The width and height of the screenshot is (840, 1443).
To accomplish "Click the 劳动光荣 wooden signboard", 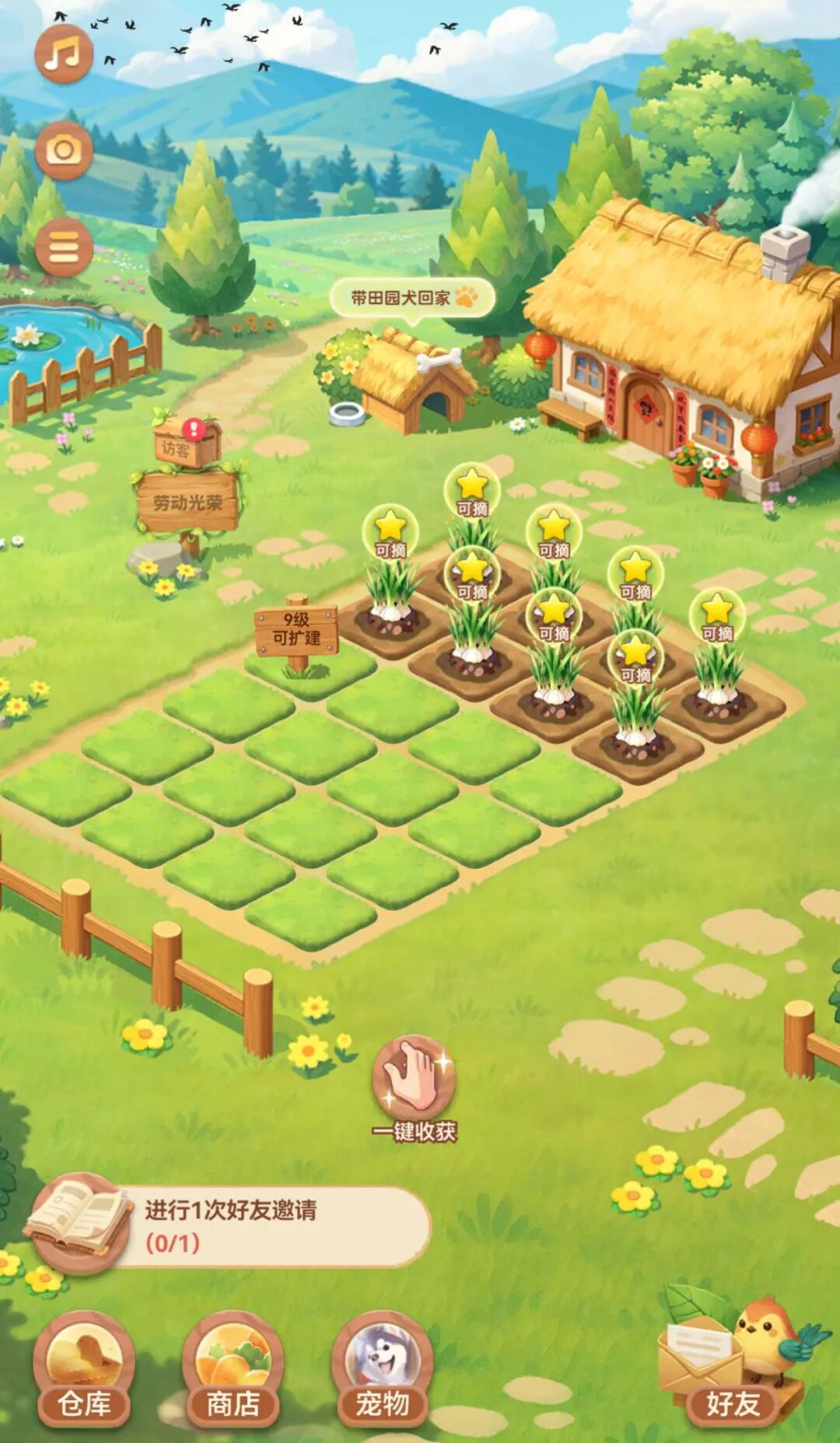I will [187, 503].
